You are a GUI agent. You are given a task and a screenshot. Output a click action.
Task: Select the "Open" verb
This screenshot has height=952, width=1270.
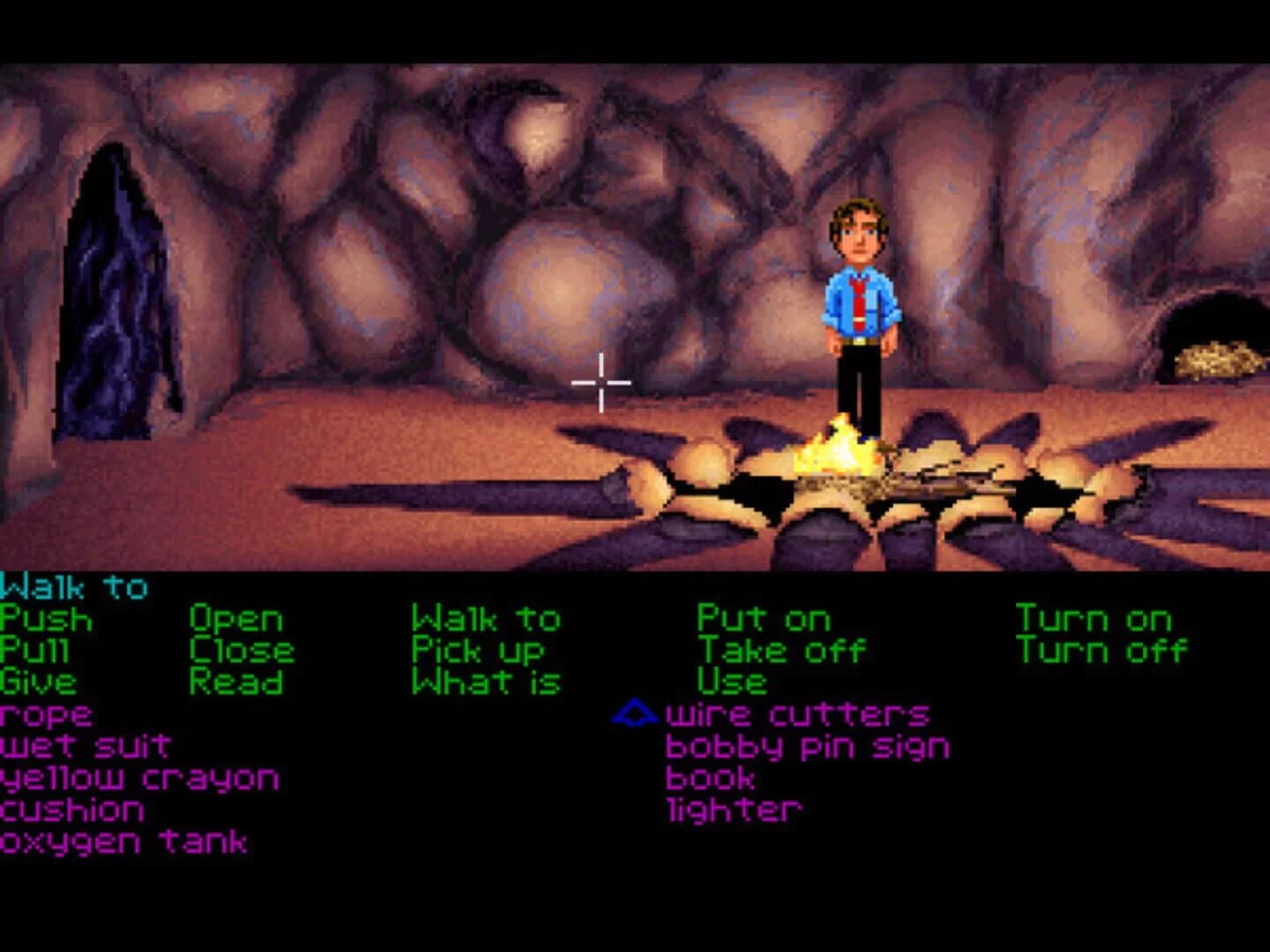(x=236, y=618)
